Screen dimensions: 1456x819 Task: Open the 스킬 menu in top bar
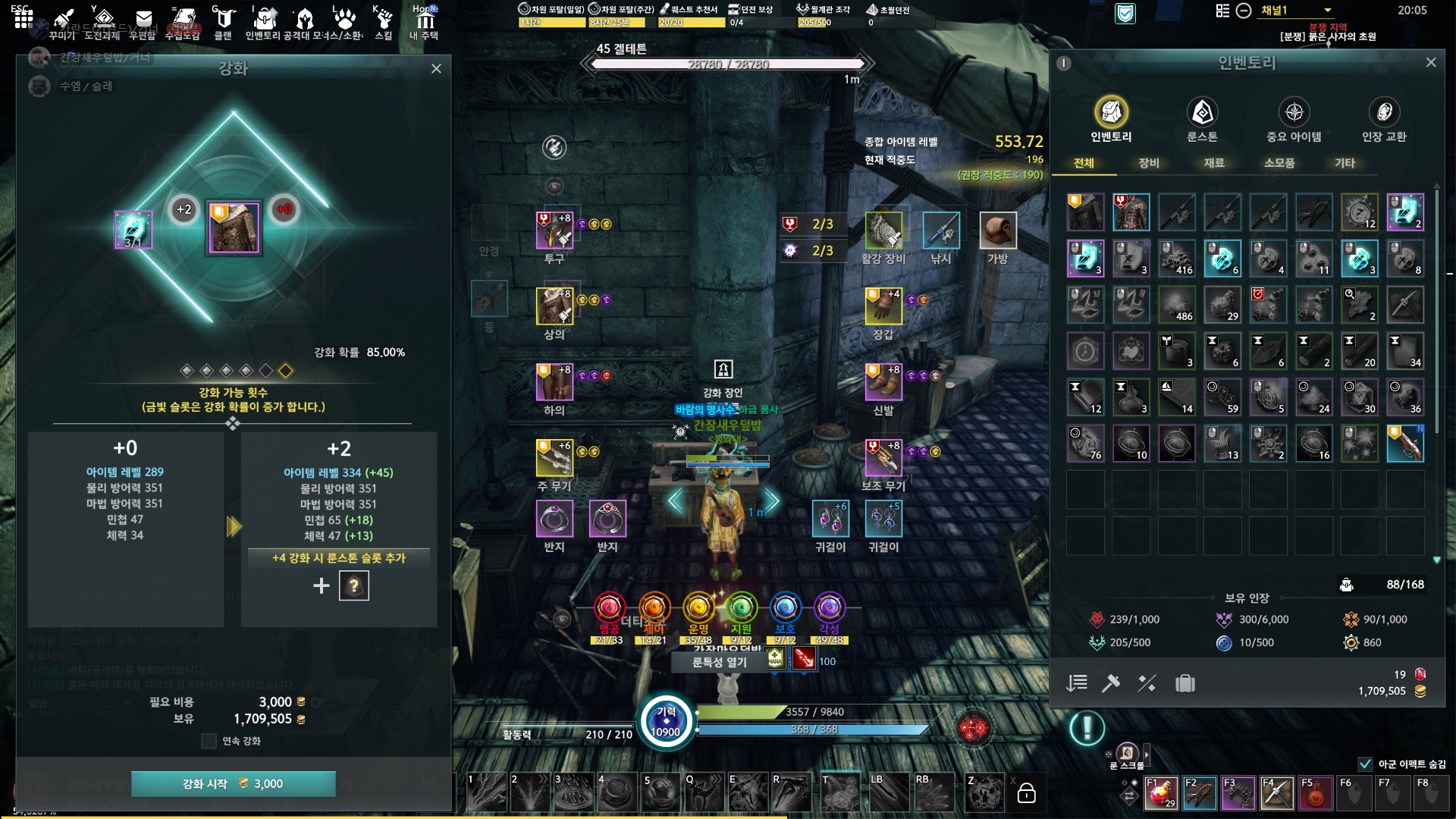[384, 22]
